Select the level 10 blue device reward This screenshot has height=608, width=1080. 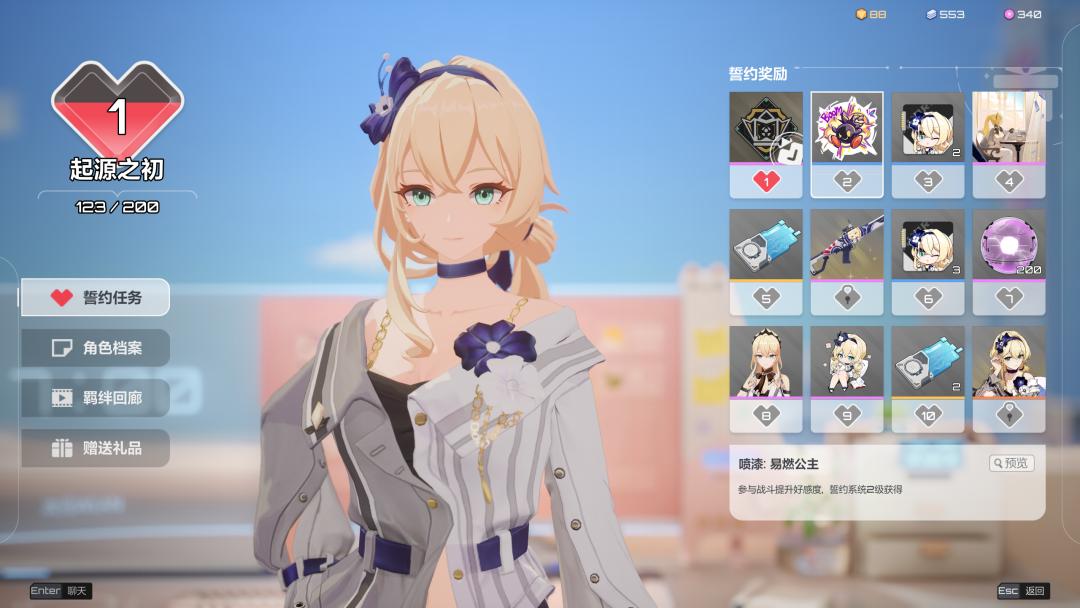point(928,361)
